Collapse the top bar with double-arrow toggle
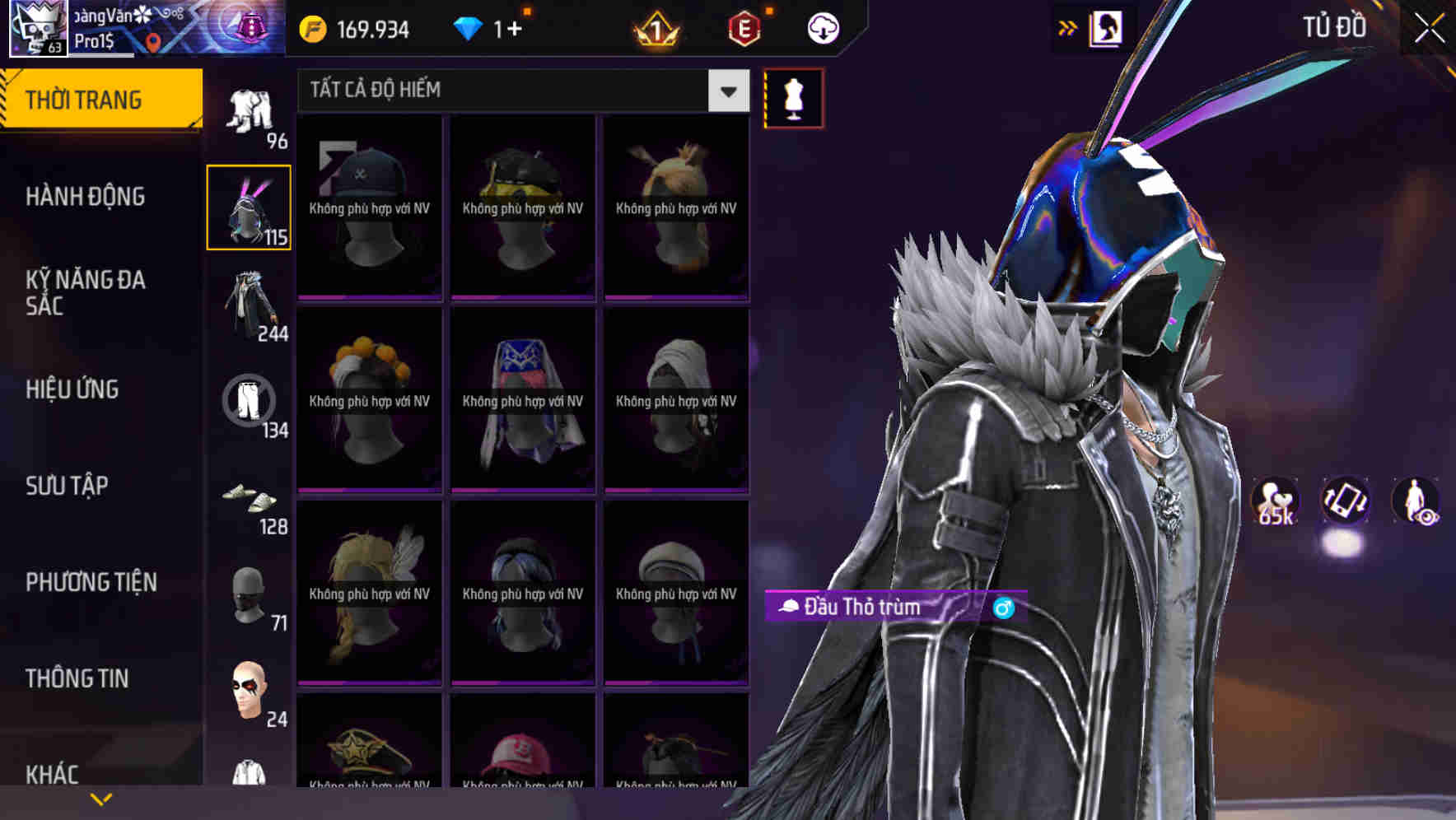This screenshot has height=820, width=1456. (x=1068, y=27)
